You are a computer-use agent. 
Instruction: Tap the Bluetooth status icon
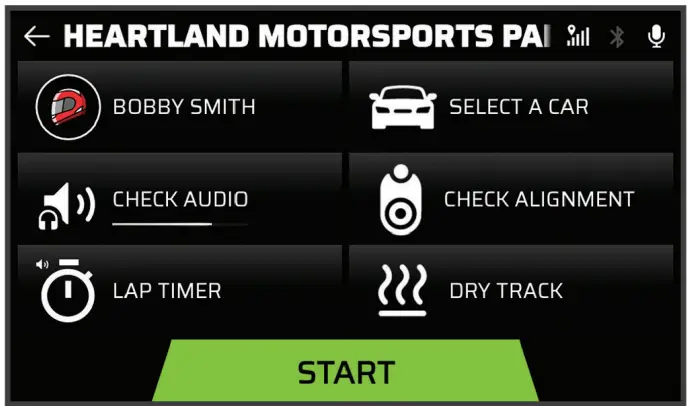tap(618, 37)
